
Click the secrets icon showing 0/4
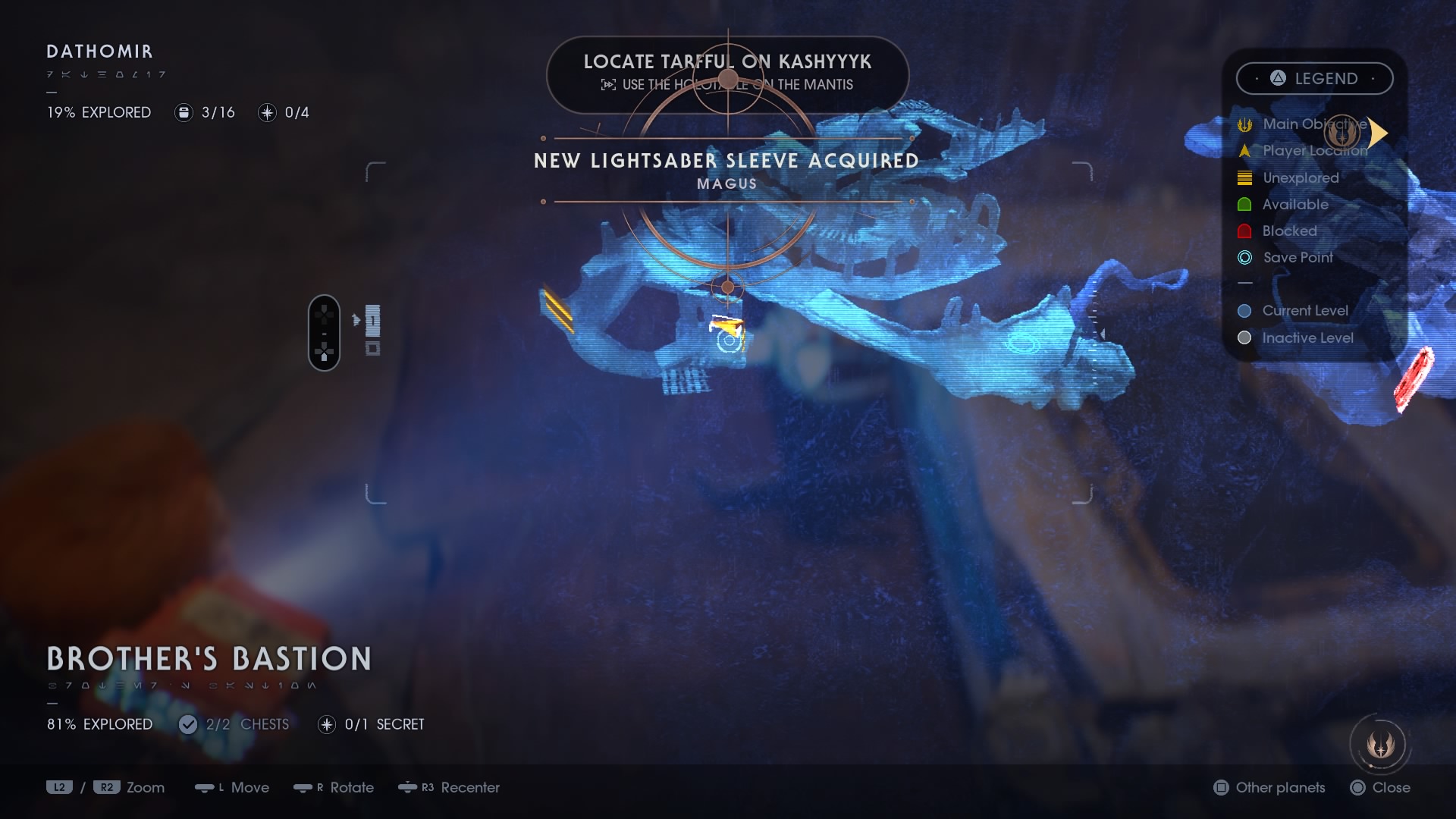(x=266, y=112)
